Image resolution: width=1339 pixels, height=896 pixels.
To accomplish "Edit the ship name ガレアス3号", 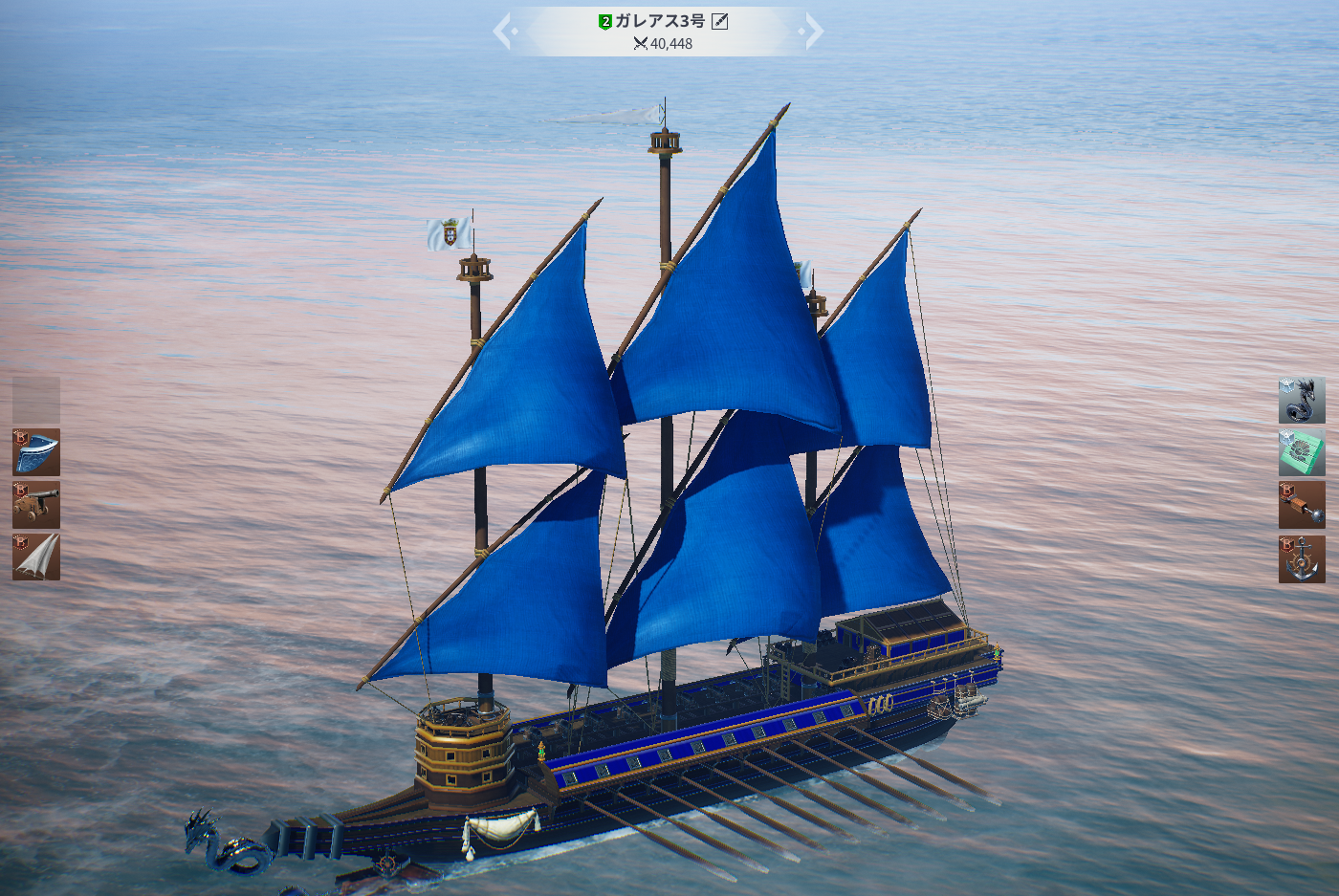I will pyautogui.click(x=720, y=21).
